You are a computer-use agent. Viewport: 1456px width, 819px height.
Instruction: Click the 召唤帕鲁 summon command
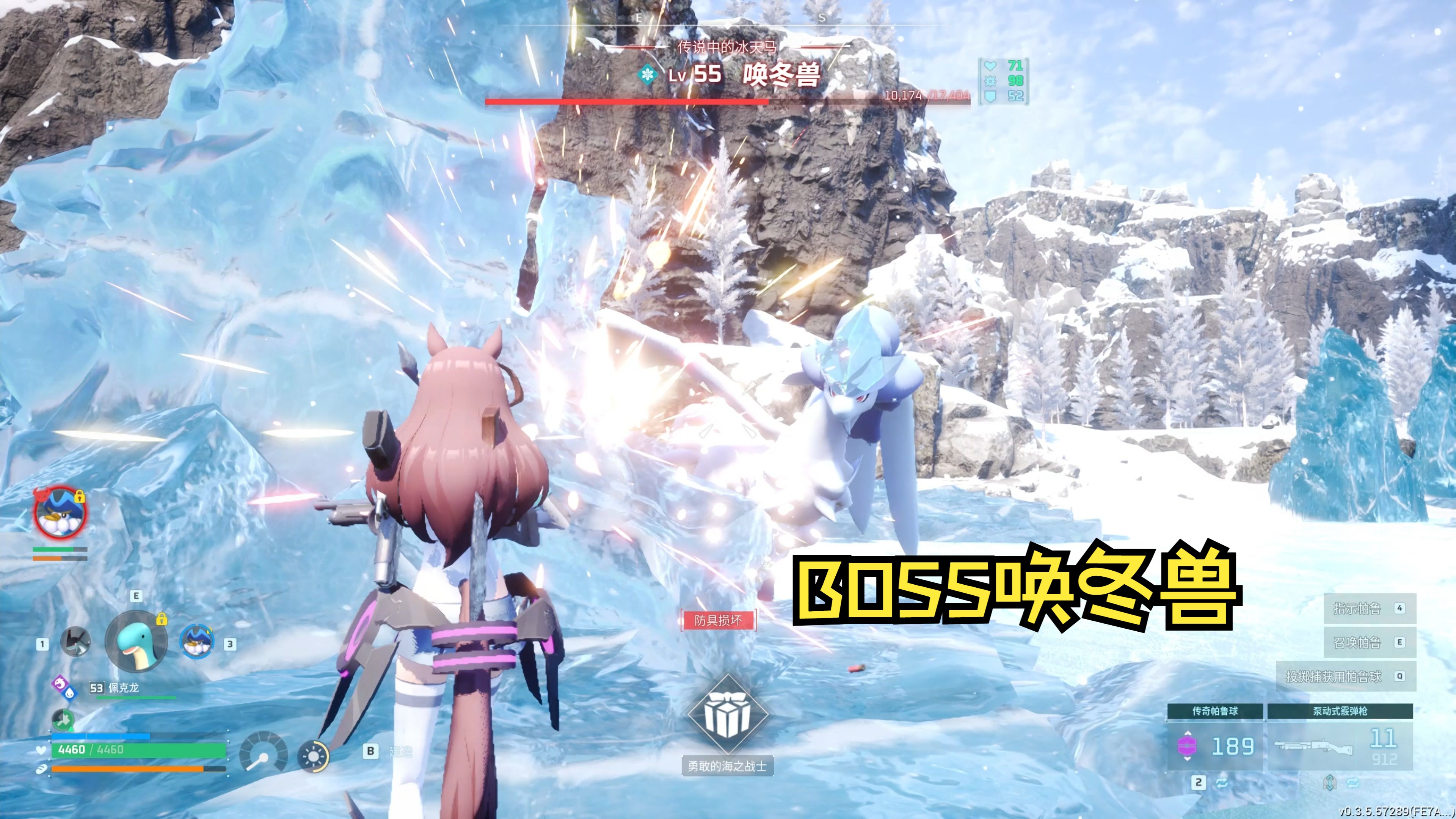coord(1357,643)
